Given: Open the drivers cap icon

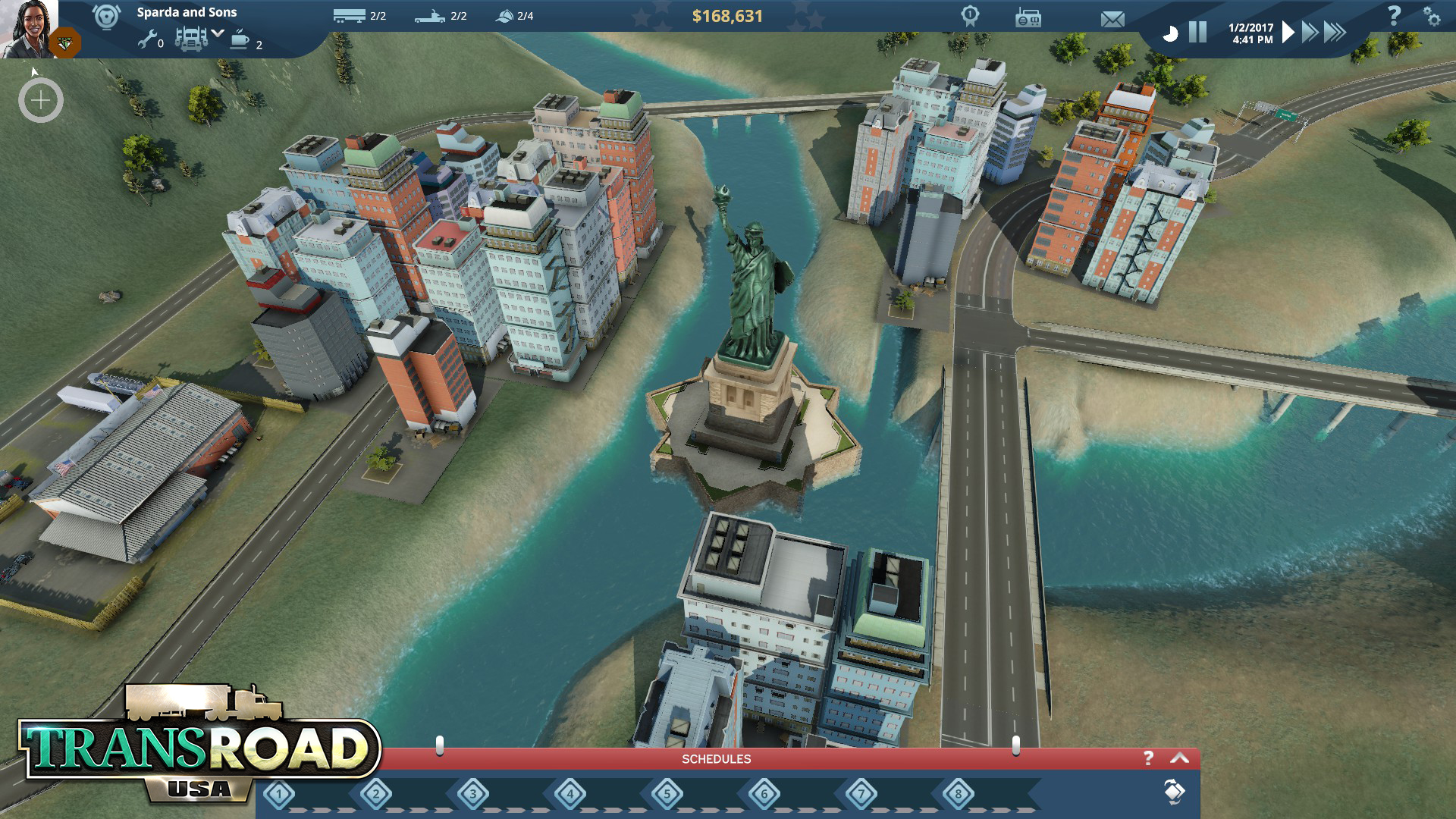Looking at the screenshot, I should point(504,16).
